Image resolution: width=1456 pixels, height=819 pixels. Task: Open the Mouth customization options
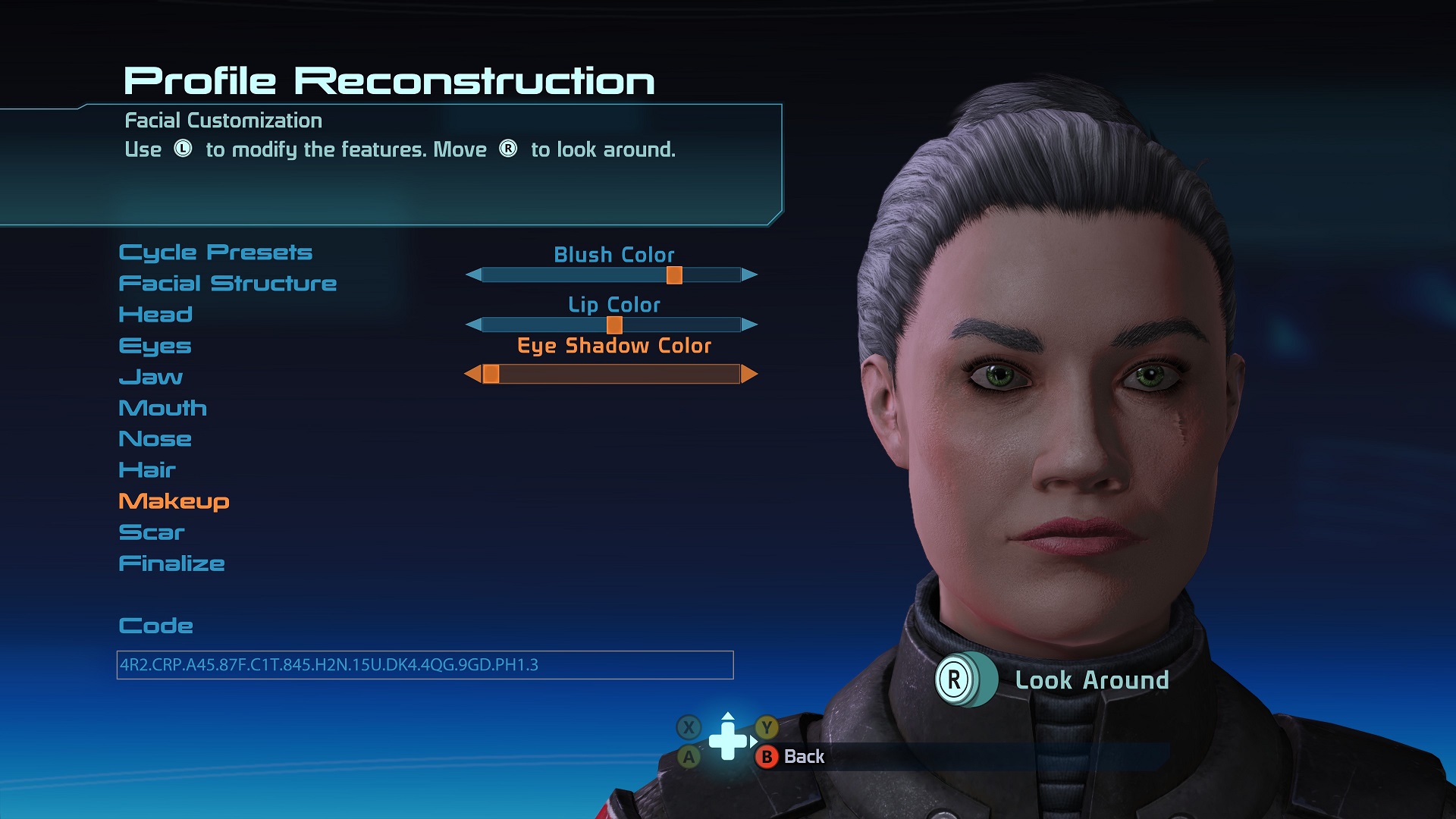point(162,408)
